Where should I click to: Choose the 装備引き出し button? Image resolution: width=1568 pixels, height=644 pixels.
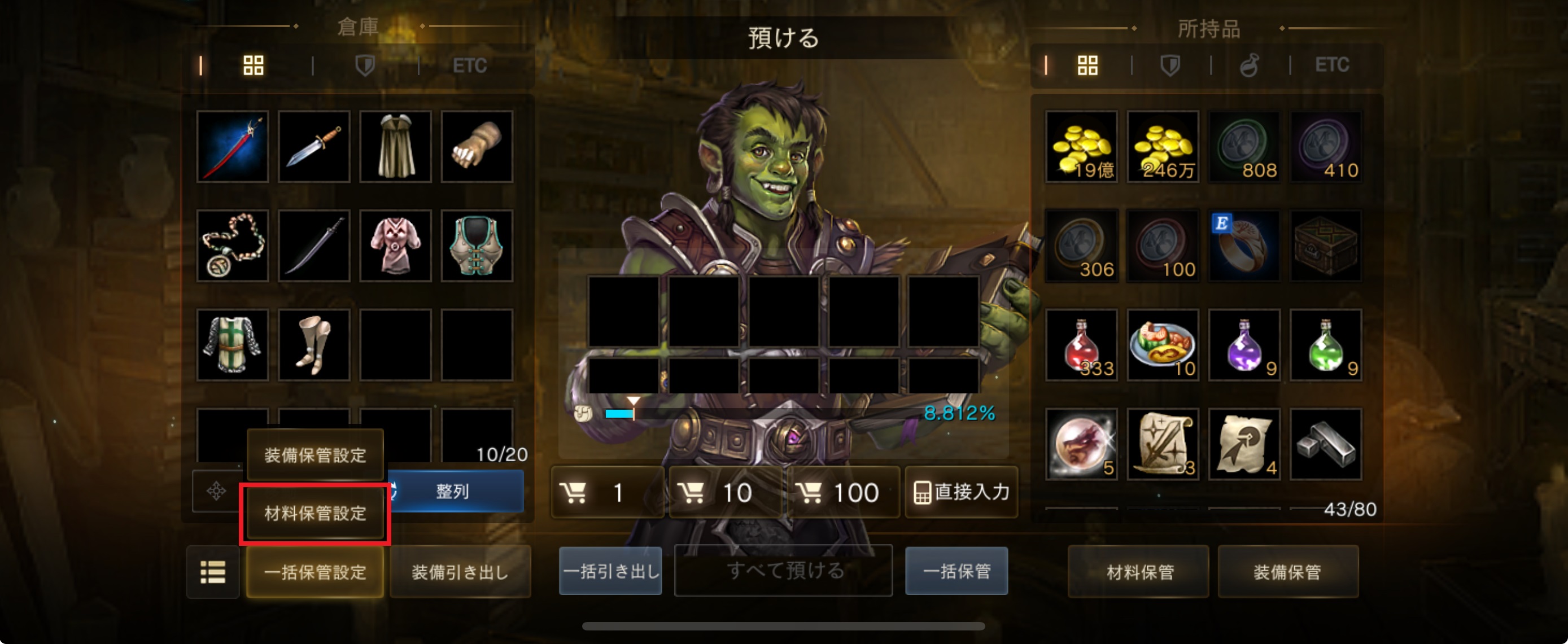pyautogui.click(x=460, y=572)
